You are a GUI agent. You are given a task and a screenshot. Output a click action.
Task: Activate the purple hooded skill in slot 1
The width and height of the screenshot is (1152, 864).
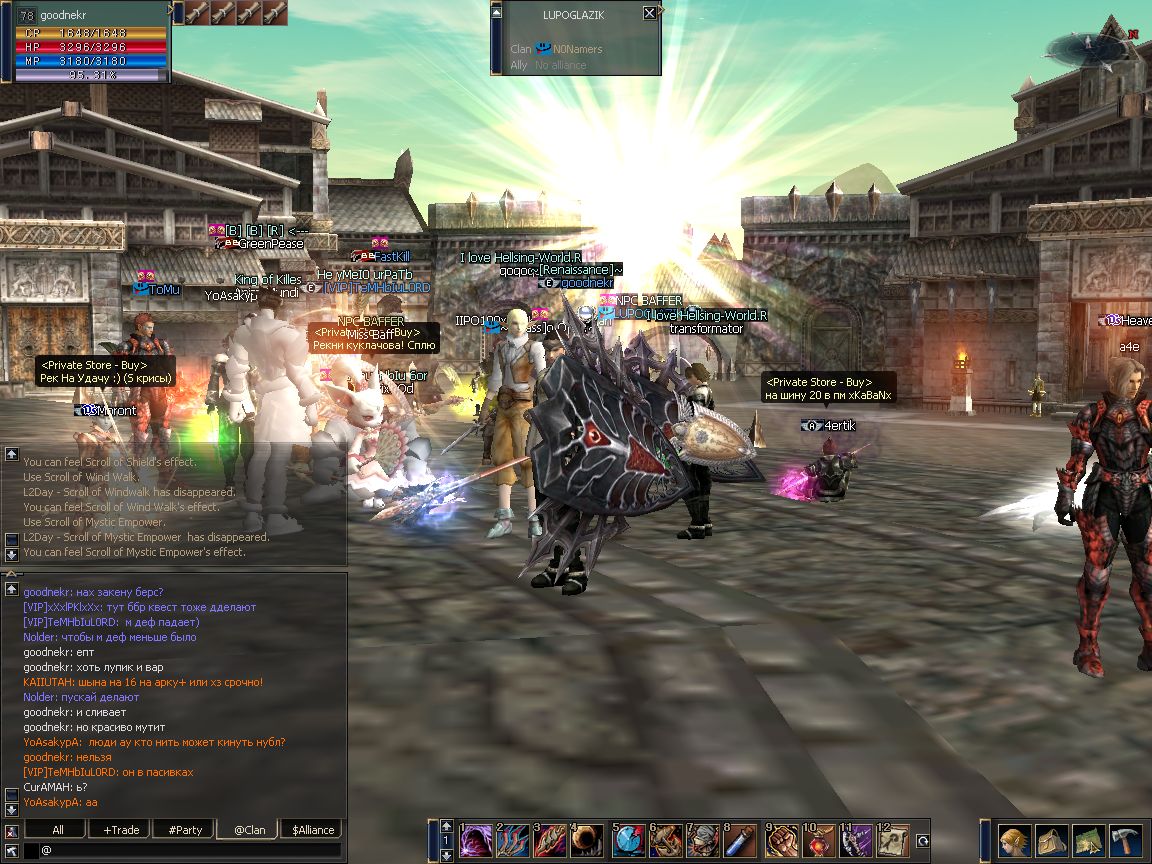tap(476, 840)
